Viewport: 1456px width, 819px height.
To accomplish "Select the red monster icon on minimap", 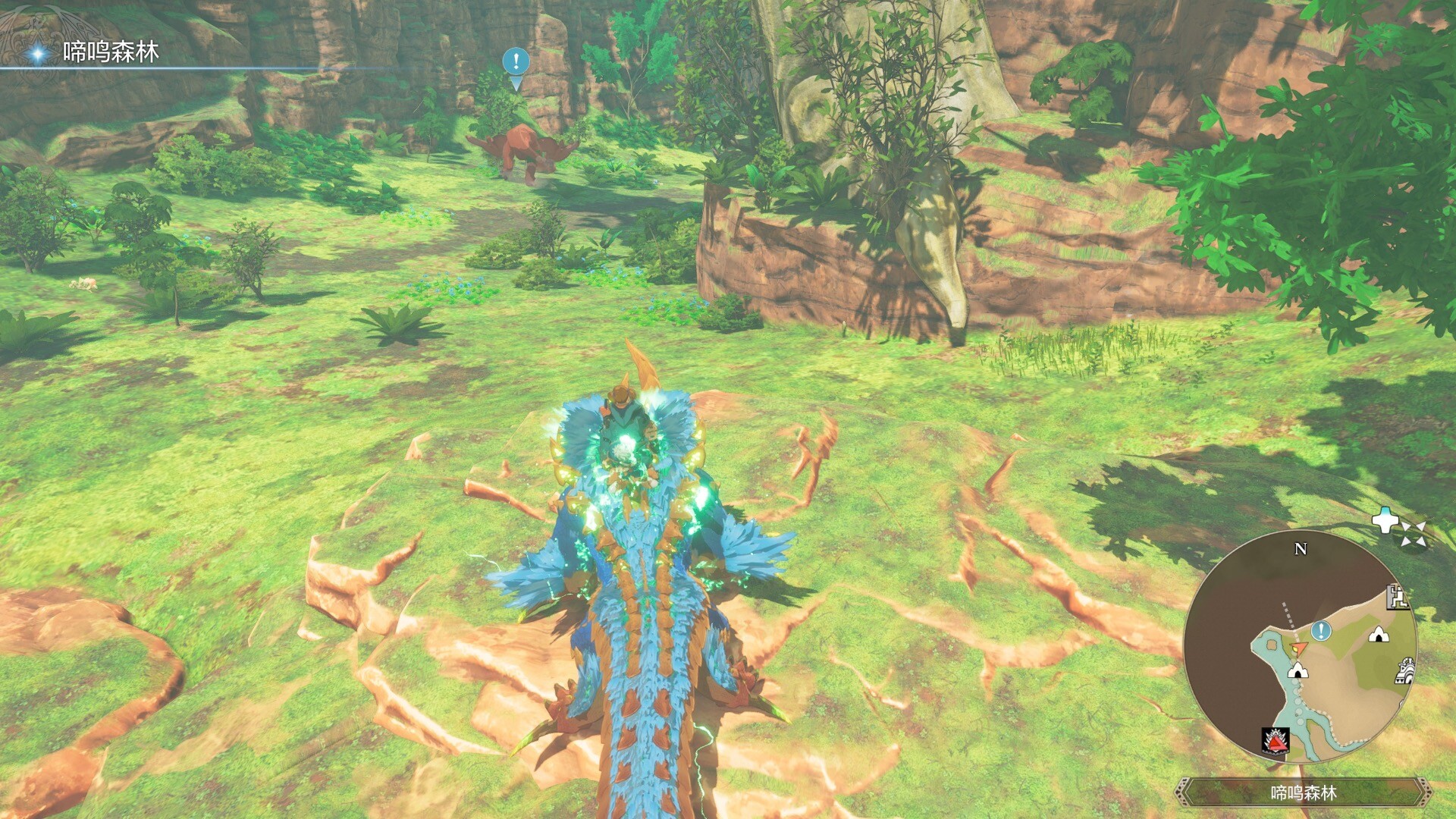I will (1276, 742).
